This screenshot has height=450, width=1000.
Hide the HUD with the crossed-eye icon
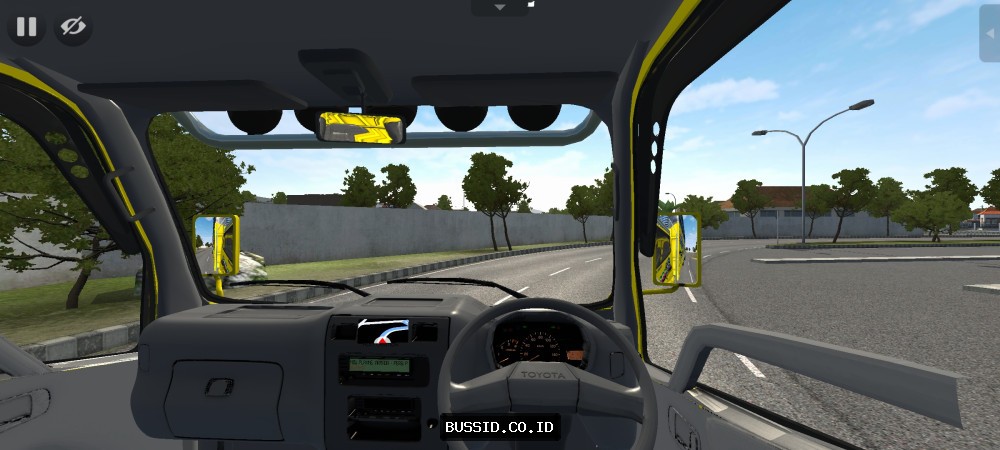[73, 27]
